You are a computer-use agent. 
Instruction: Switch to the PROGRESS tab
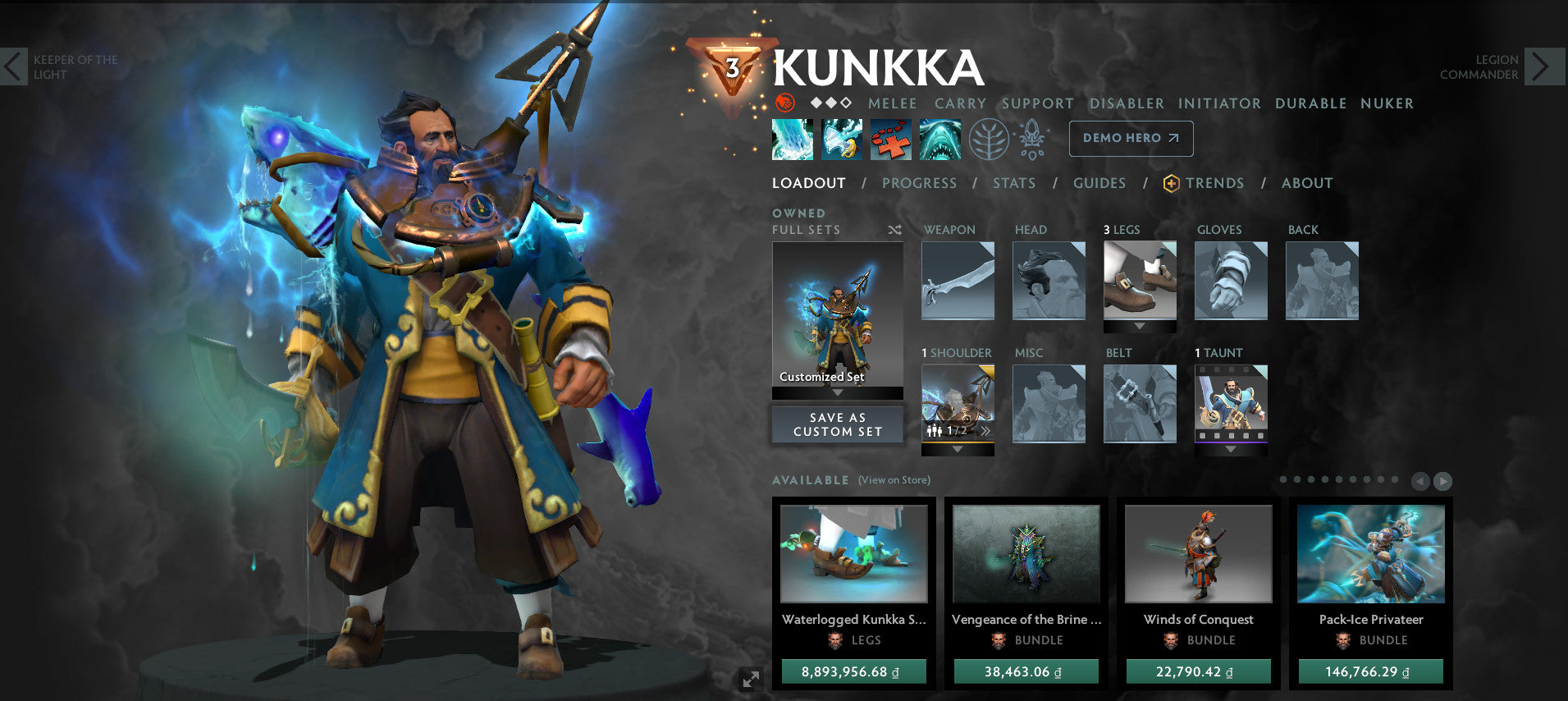click(920, 183)
